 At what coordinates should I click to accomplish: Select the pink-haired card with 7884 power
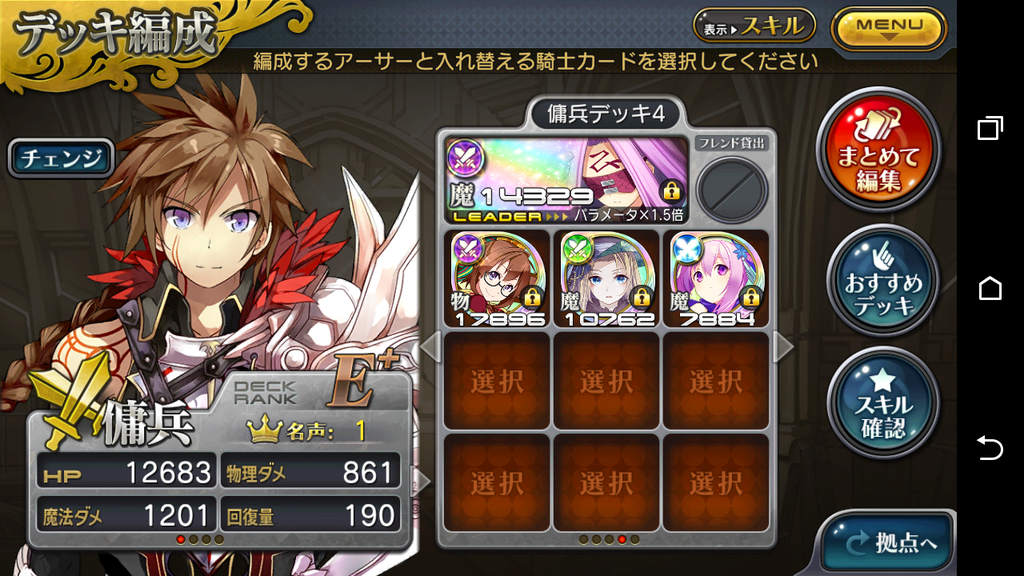point(715,278)
